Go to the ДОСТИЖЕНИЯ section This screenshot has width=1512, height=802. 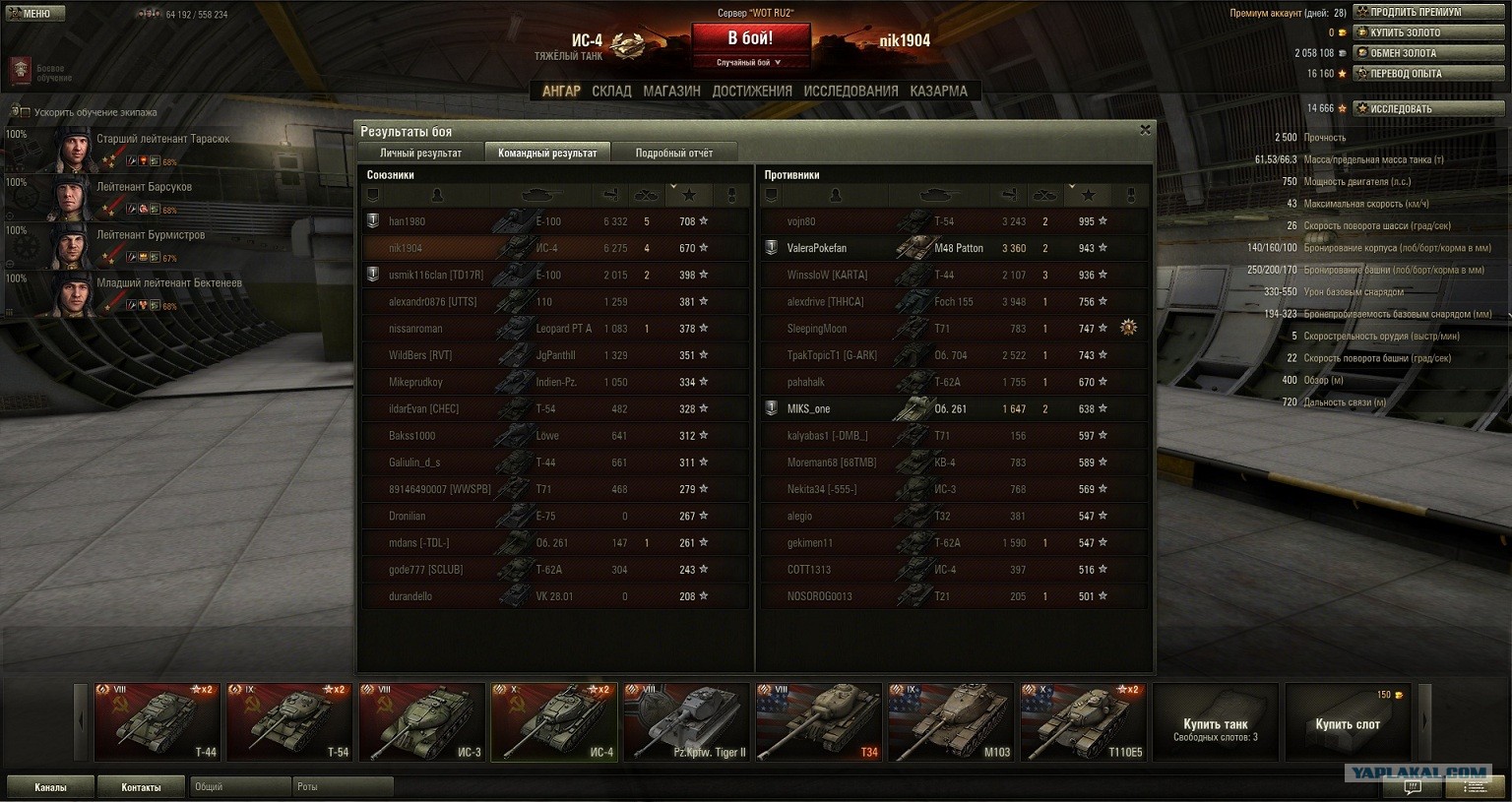coord(752,91)
